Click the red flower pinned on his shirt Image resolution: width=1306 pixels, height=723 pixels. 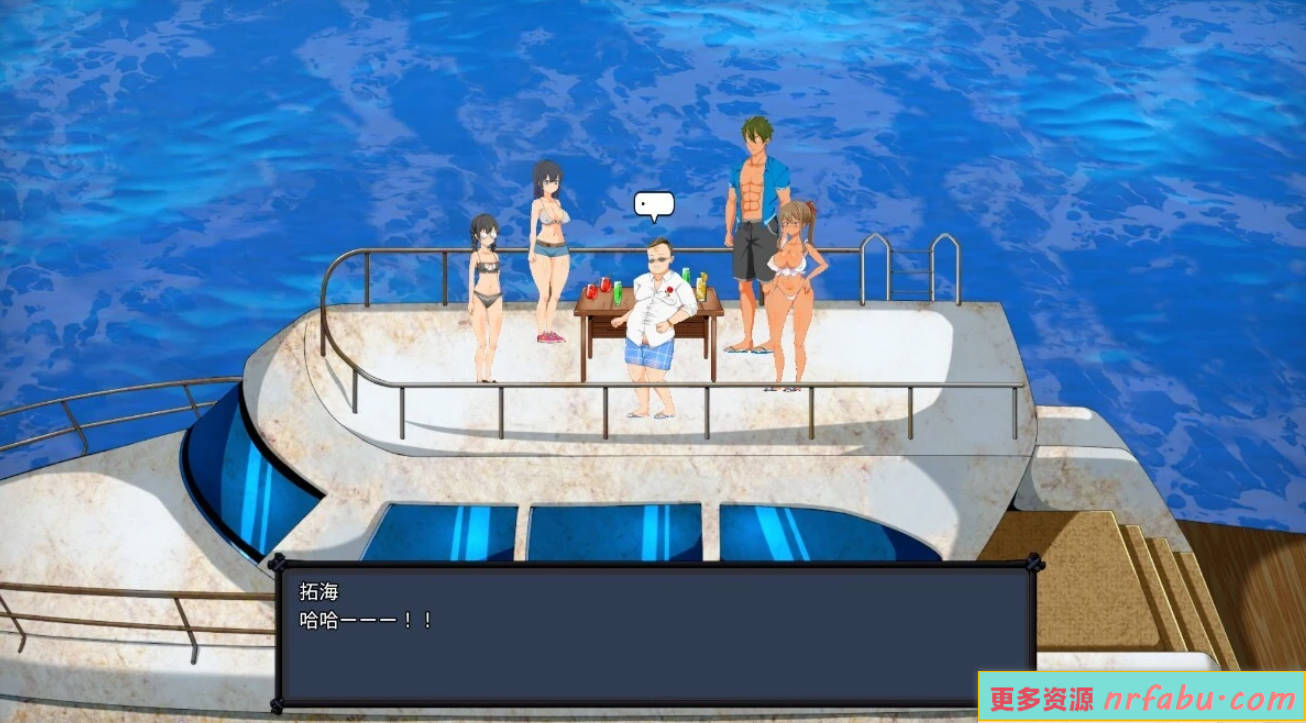(669, 291)
